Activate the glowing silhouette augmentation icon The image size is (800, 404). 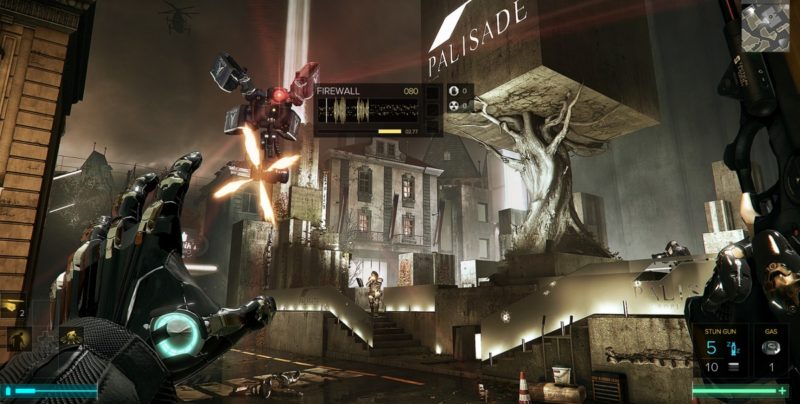pos(19,340)
